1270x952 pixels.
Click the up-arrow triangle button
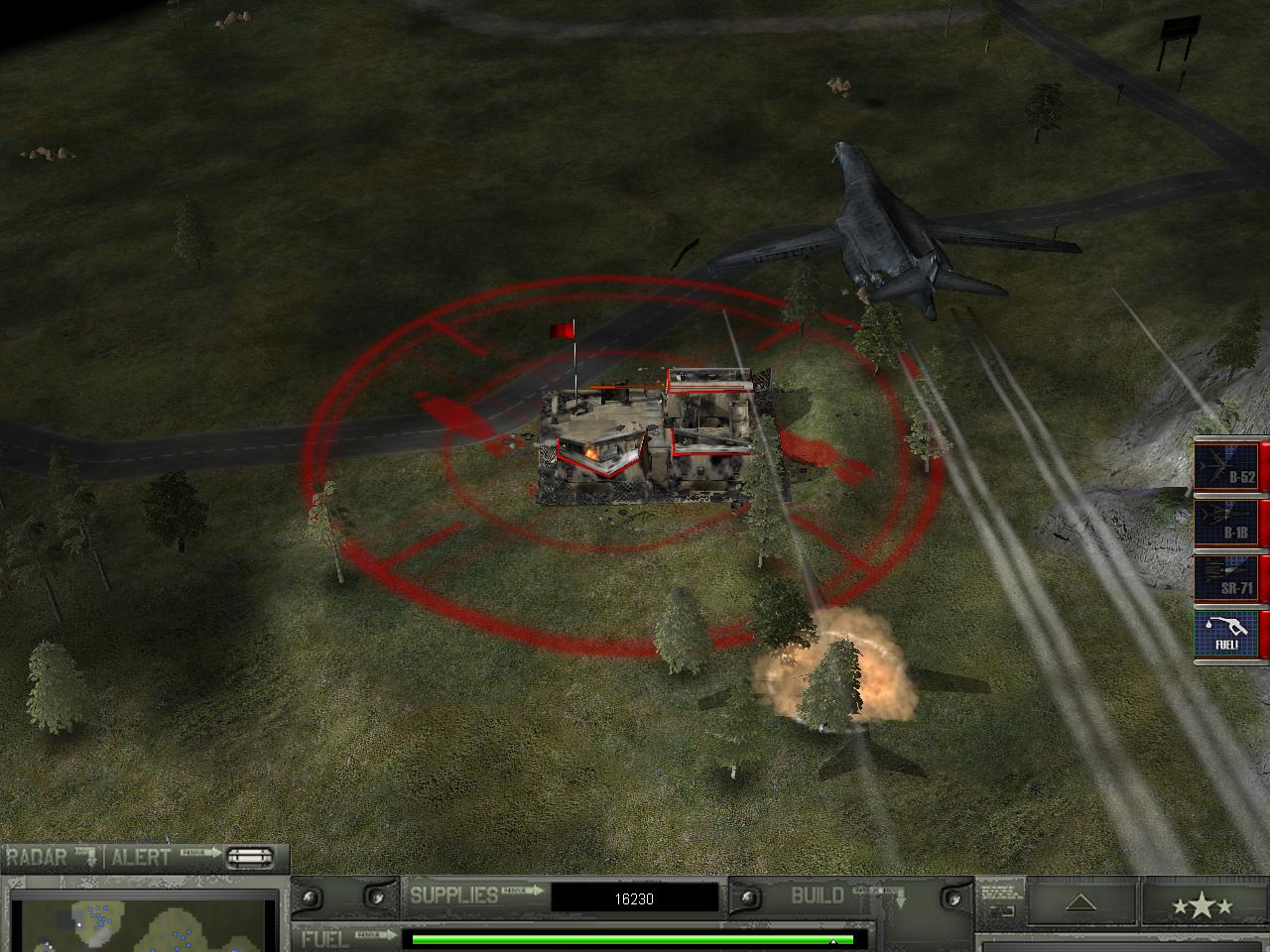(1081, 903)
